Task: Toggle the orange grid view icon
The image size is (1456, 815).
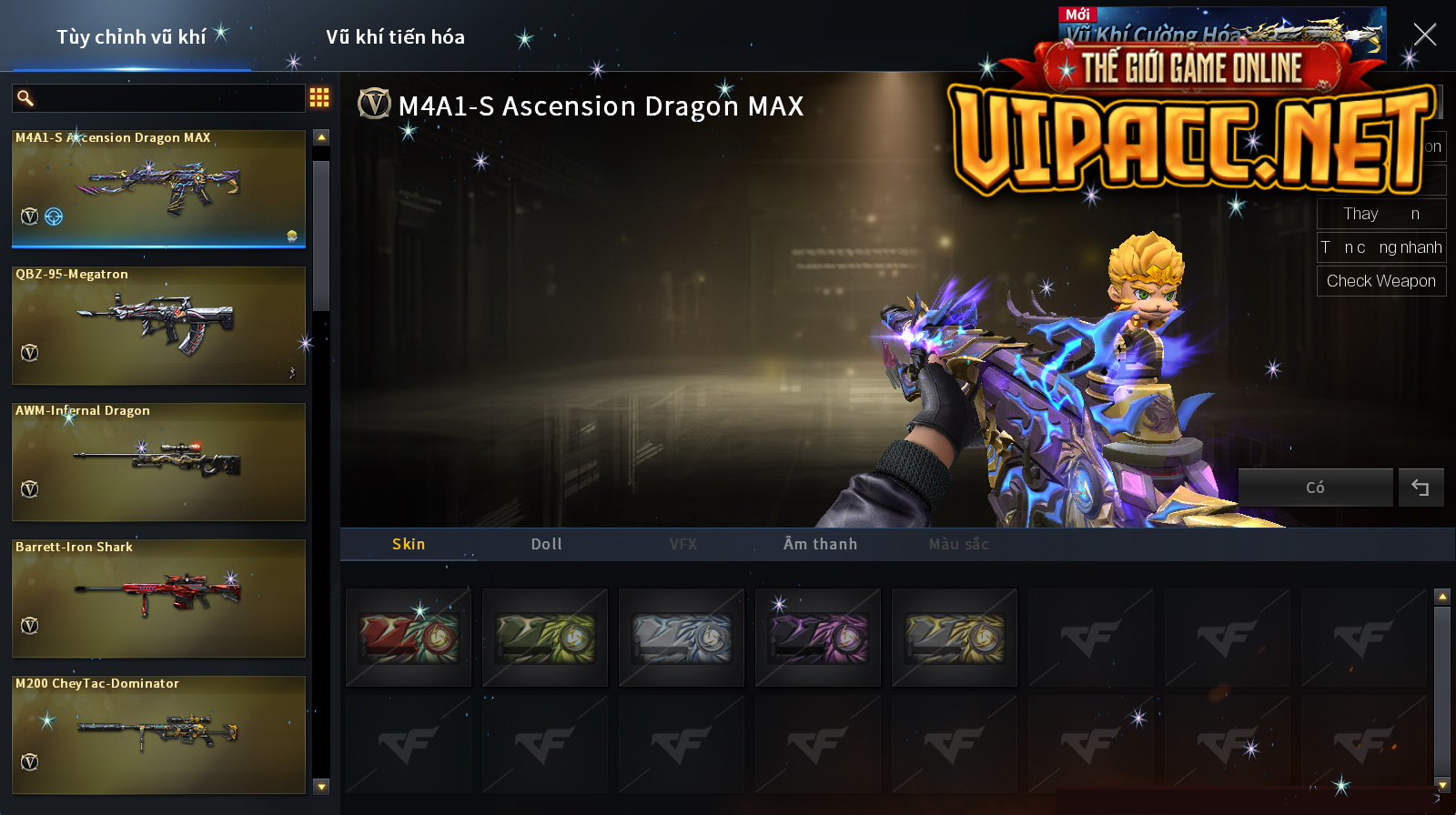Action: tap(319, 97)
